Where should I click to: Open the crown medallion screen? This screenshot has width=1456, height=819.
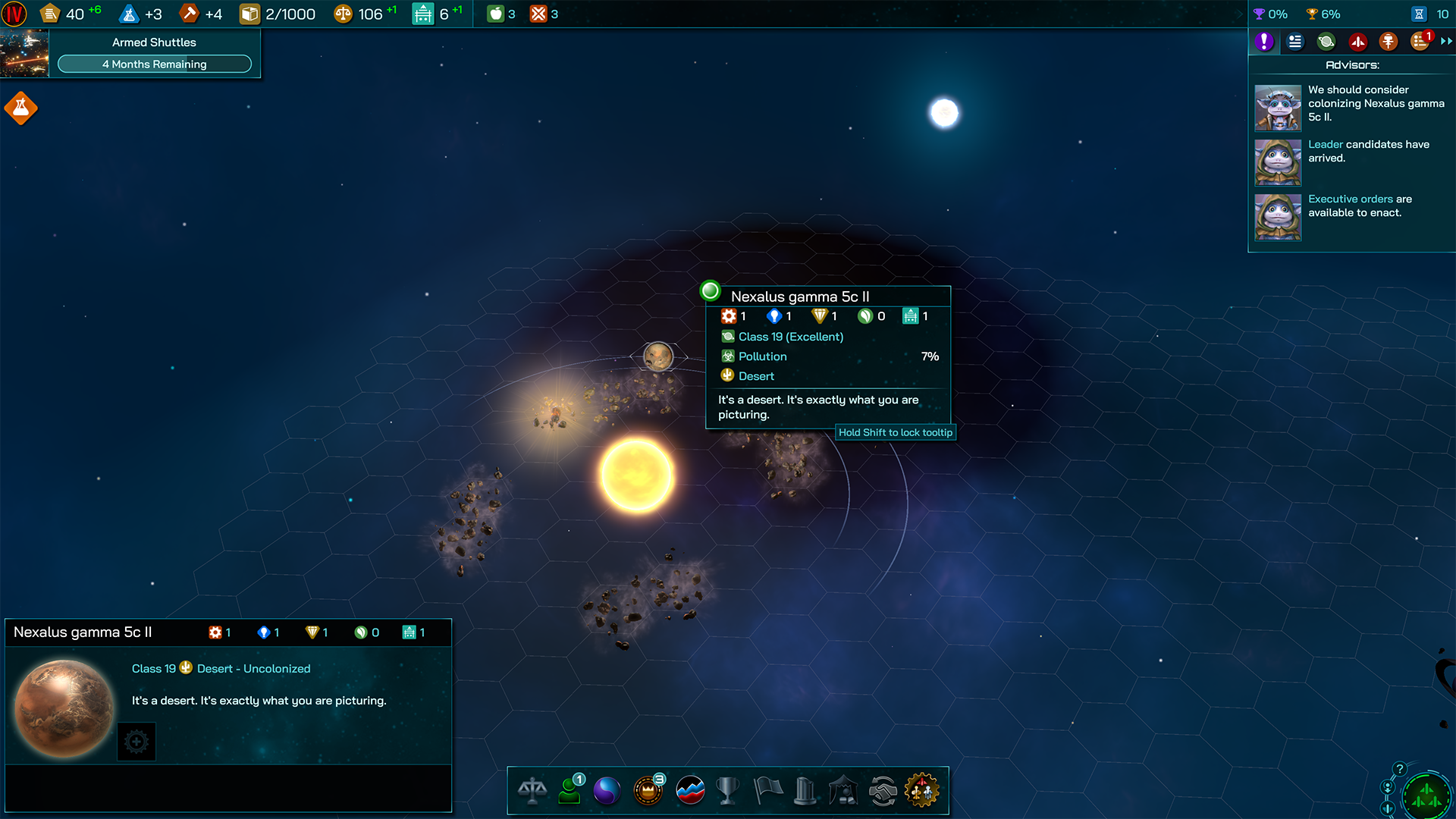648,791
